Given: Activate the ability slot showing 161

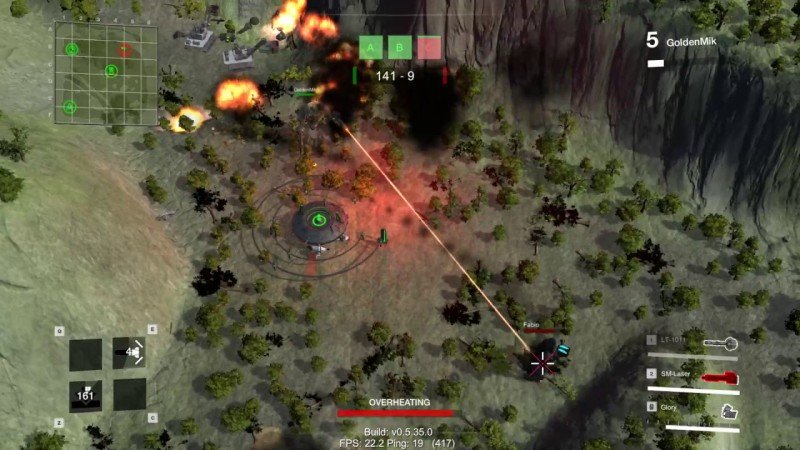Looking at the screenshot, I should (85, 395).
